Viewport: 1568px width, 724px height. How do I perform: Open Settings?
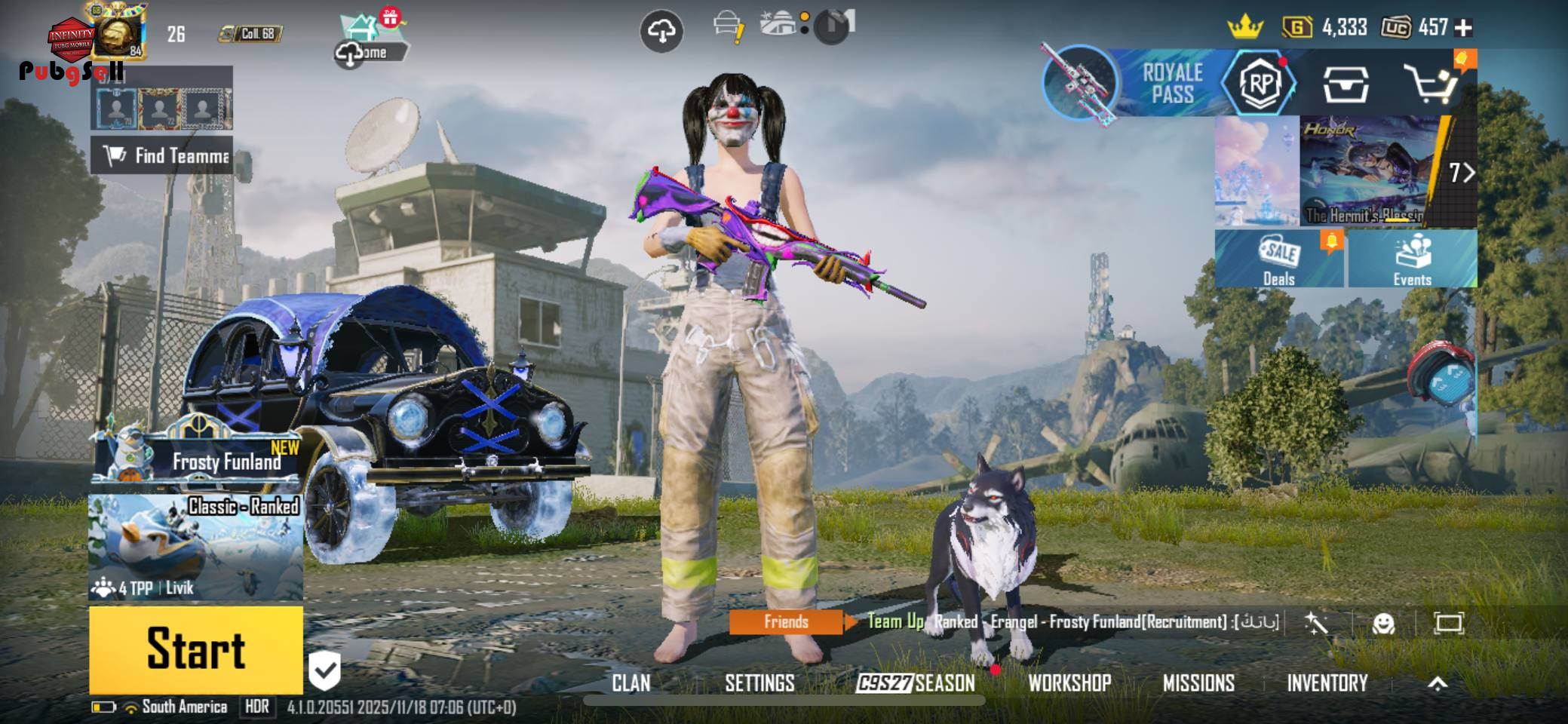pyautogui.click(x=759, y=683)
